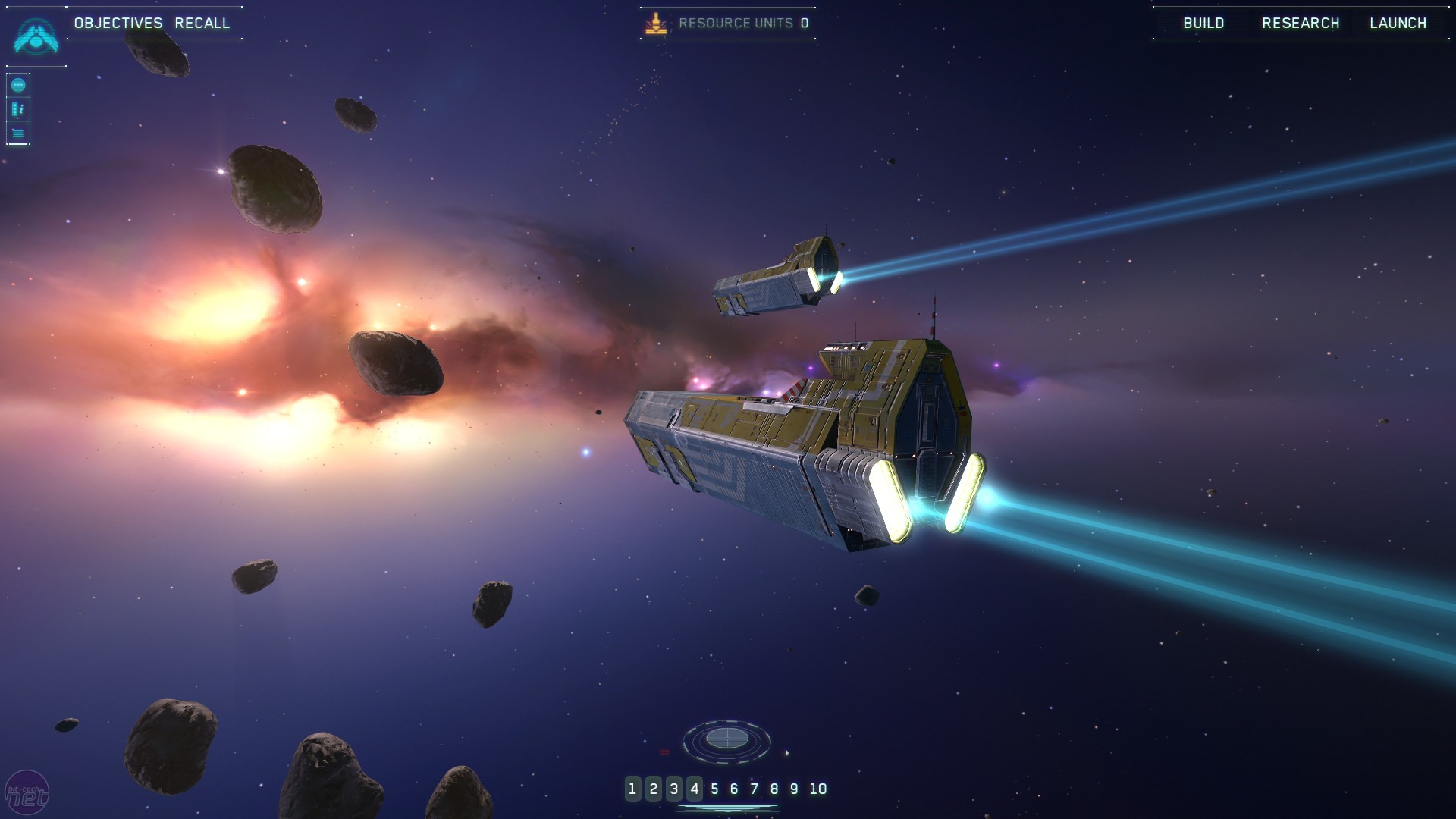Open the circular sensors disc

pos(726,739)
